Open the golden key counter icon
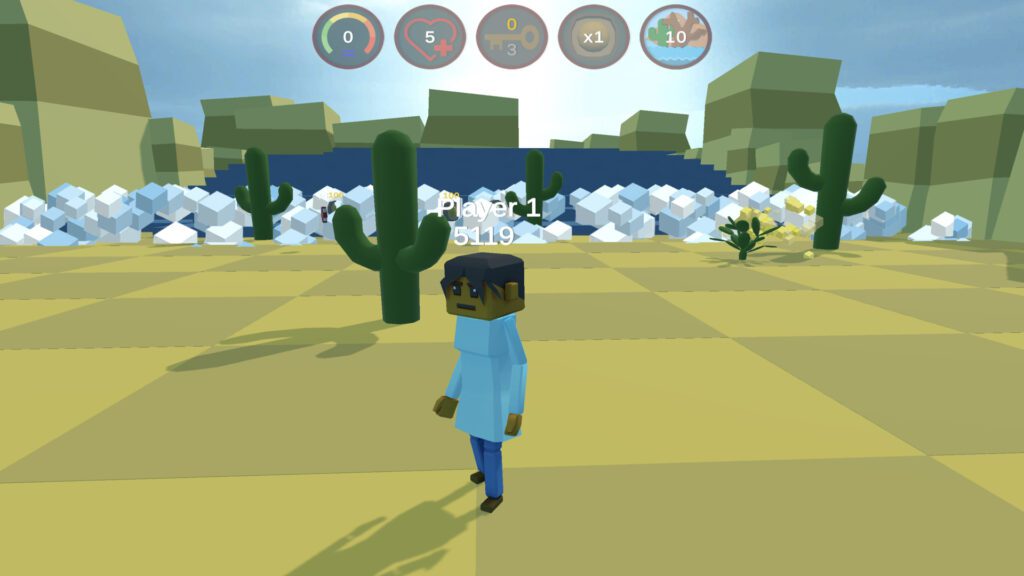 (512, 37)
